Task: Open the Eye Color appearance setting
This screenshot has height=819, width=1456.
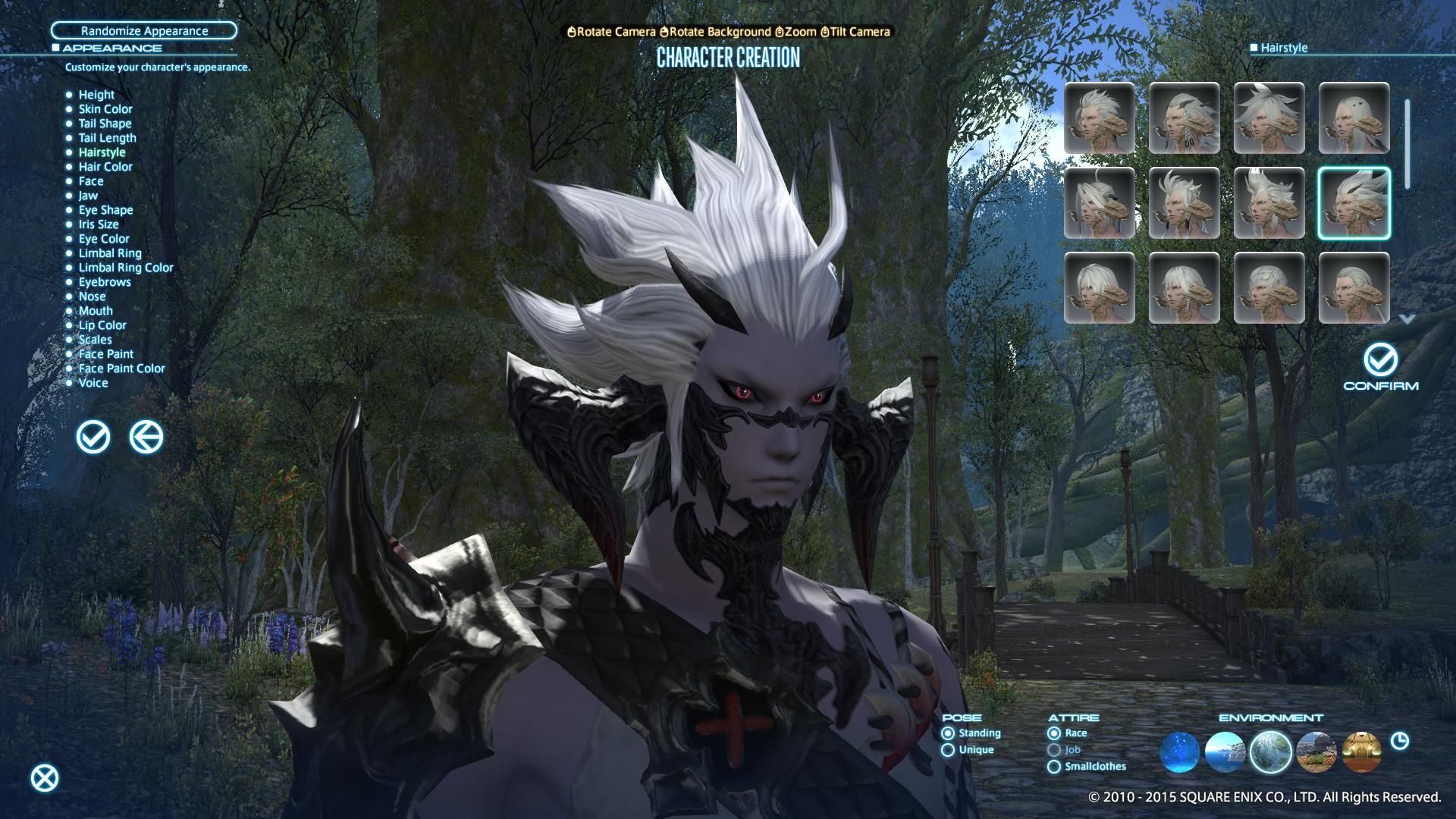Action: 103,238
